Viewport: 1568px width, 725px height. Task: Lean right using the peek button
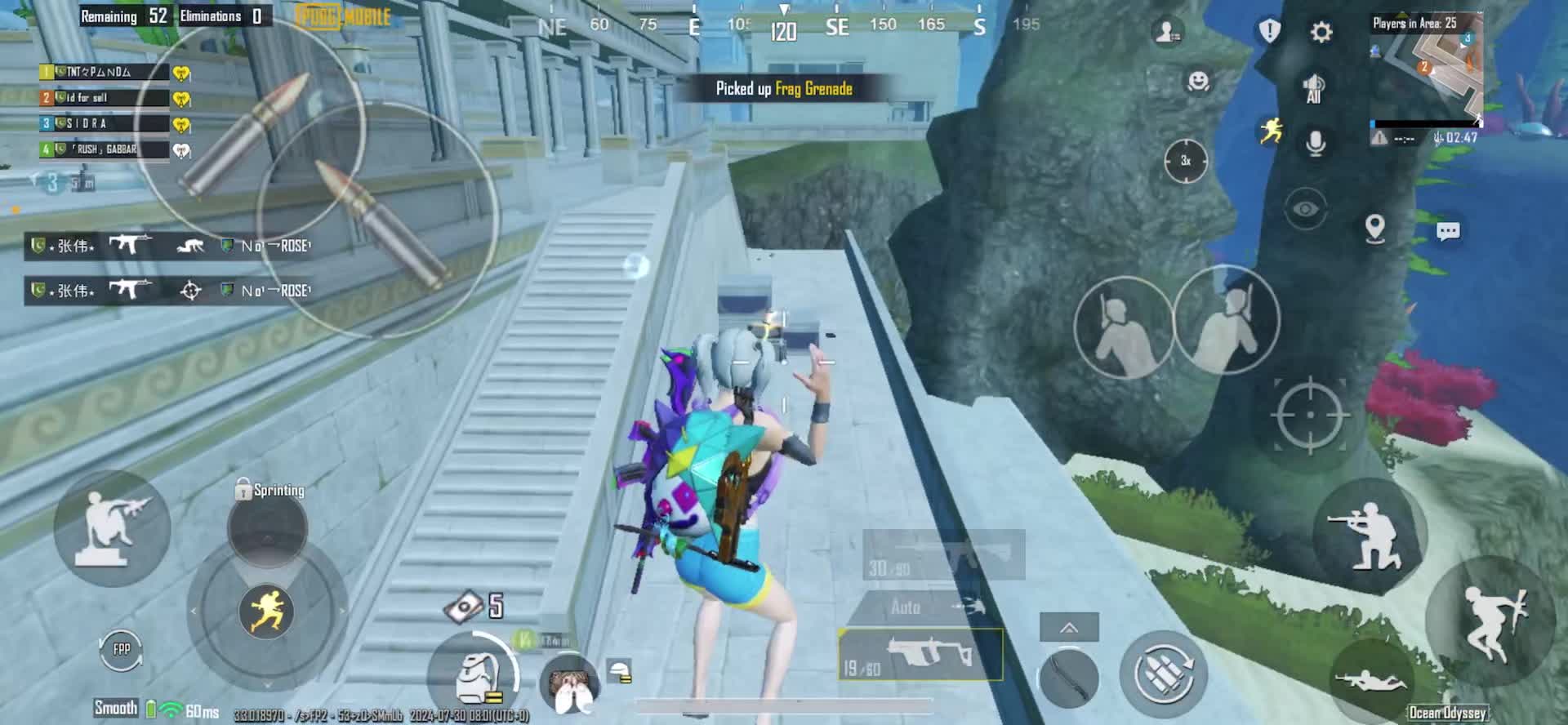click(x=1226, y=319)
